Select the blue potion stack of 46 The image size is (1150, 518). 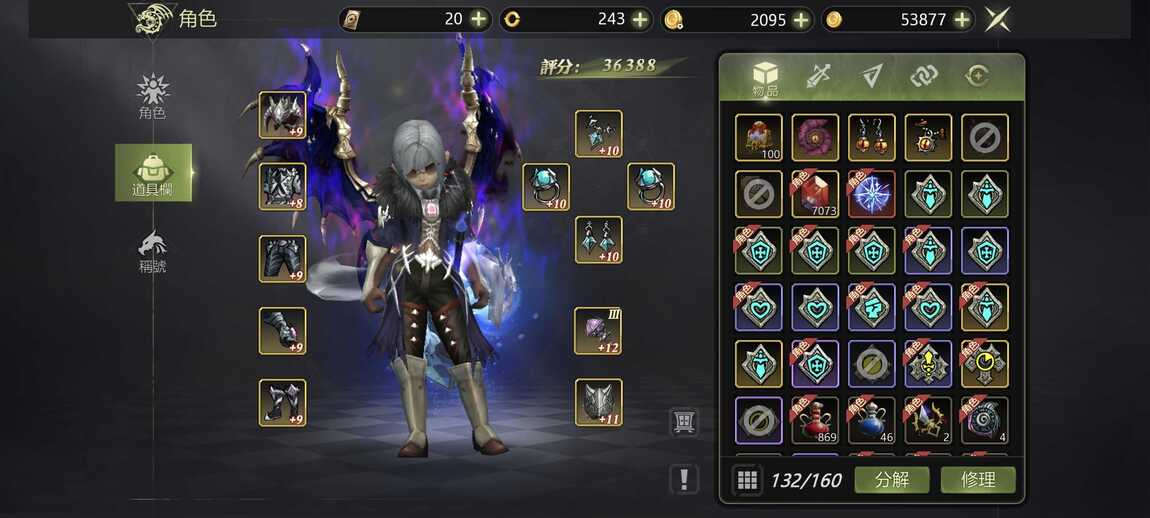point(871,420)
